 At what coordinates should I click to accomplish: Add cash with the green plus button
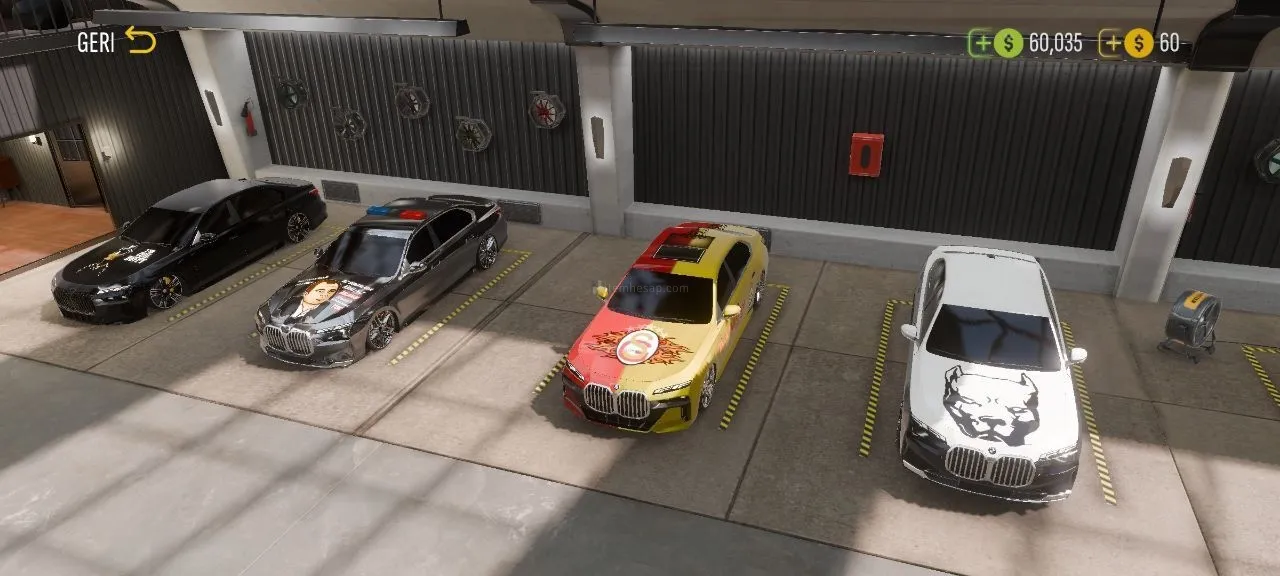[x=981, y=43]
